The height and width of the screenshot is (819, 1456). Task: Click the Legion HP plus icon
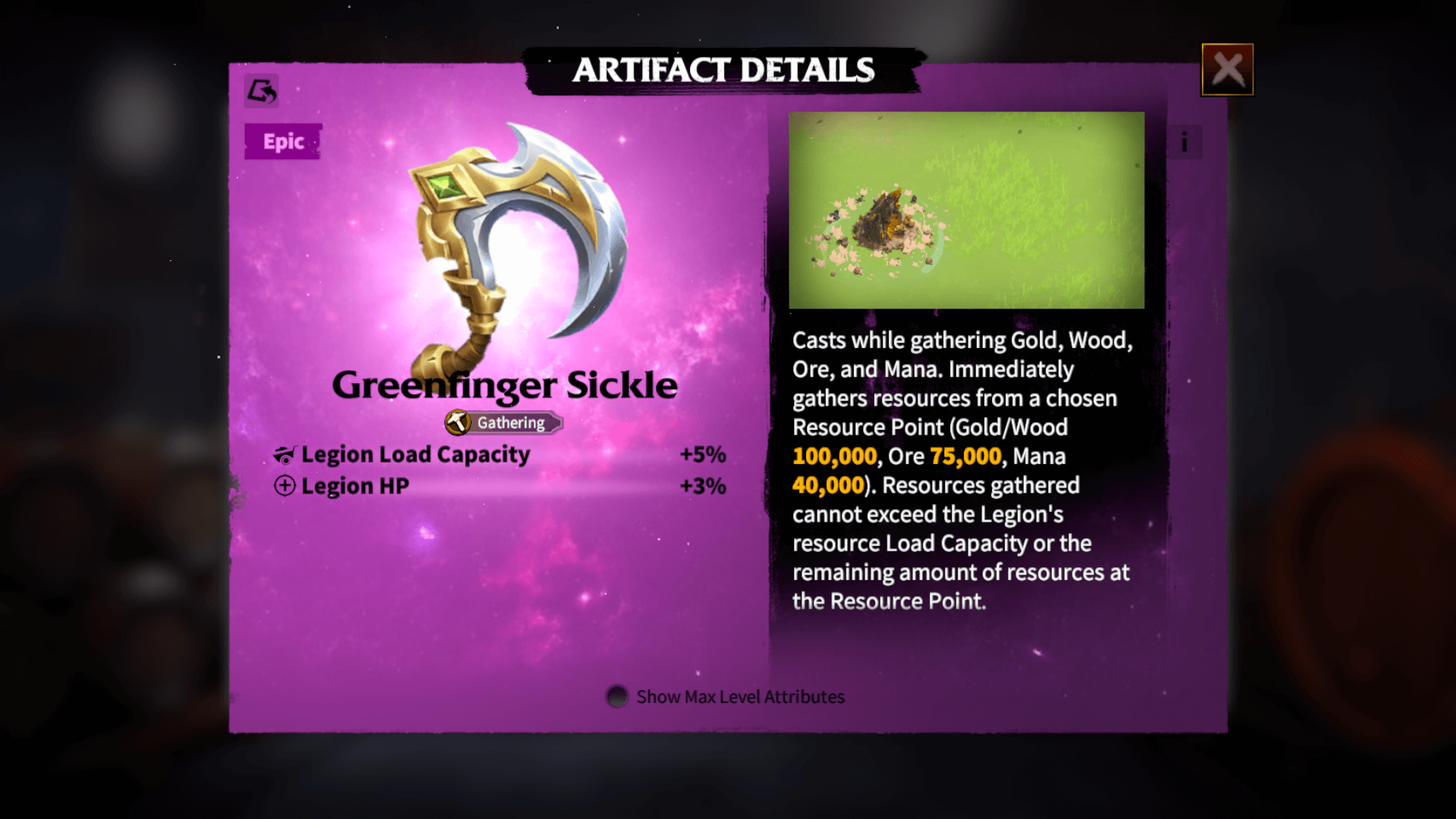(284, 486)
